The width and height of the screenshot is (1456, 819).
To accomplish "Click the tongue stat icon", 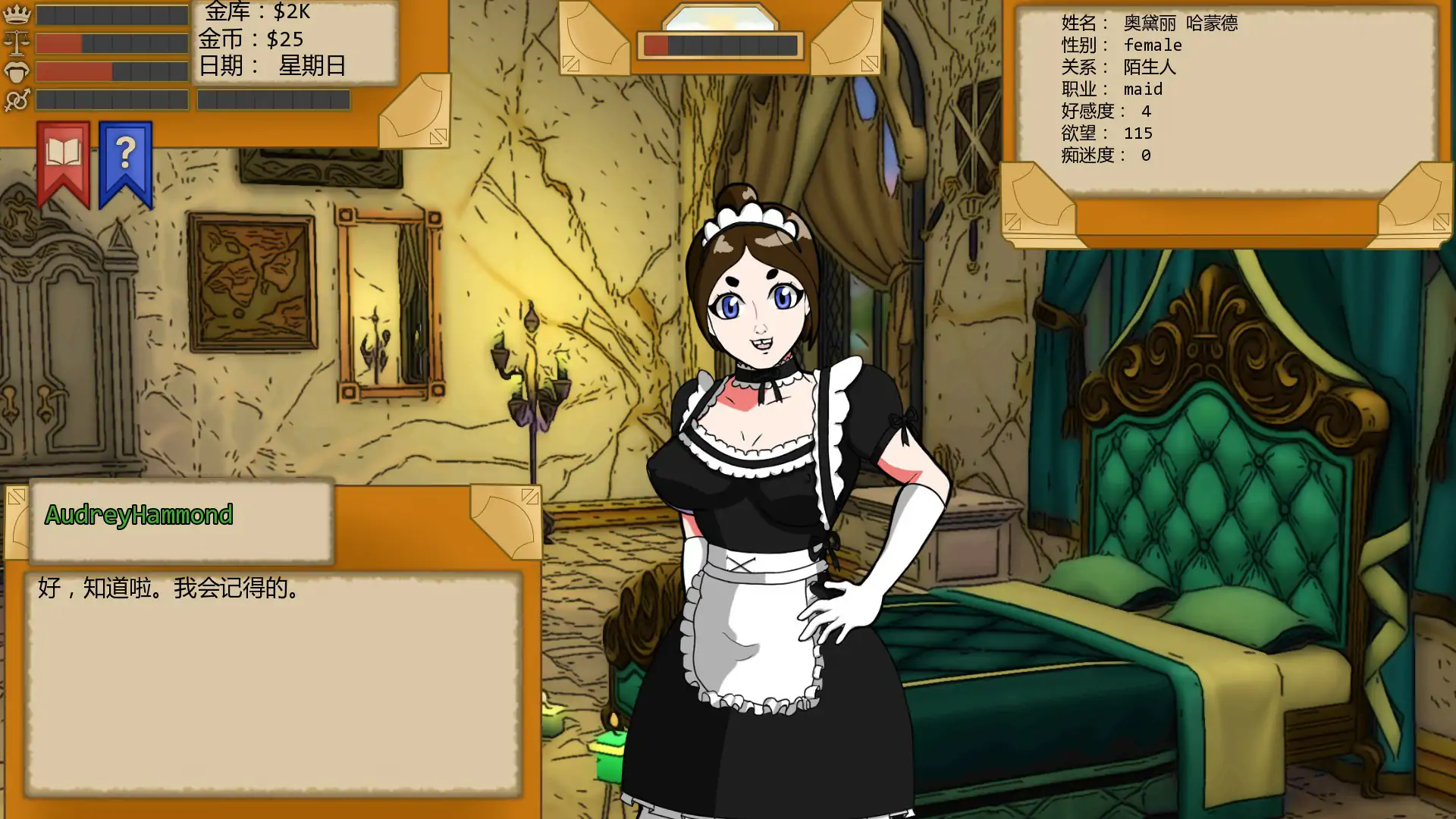I will [x=17, y=71].
